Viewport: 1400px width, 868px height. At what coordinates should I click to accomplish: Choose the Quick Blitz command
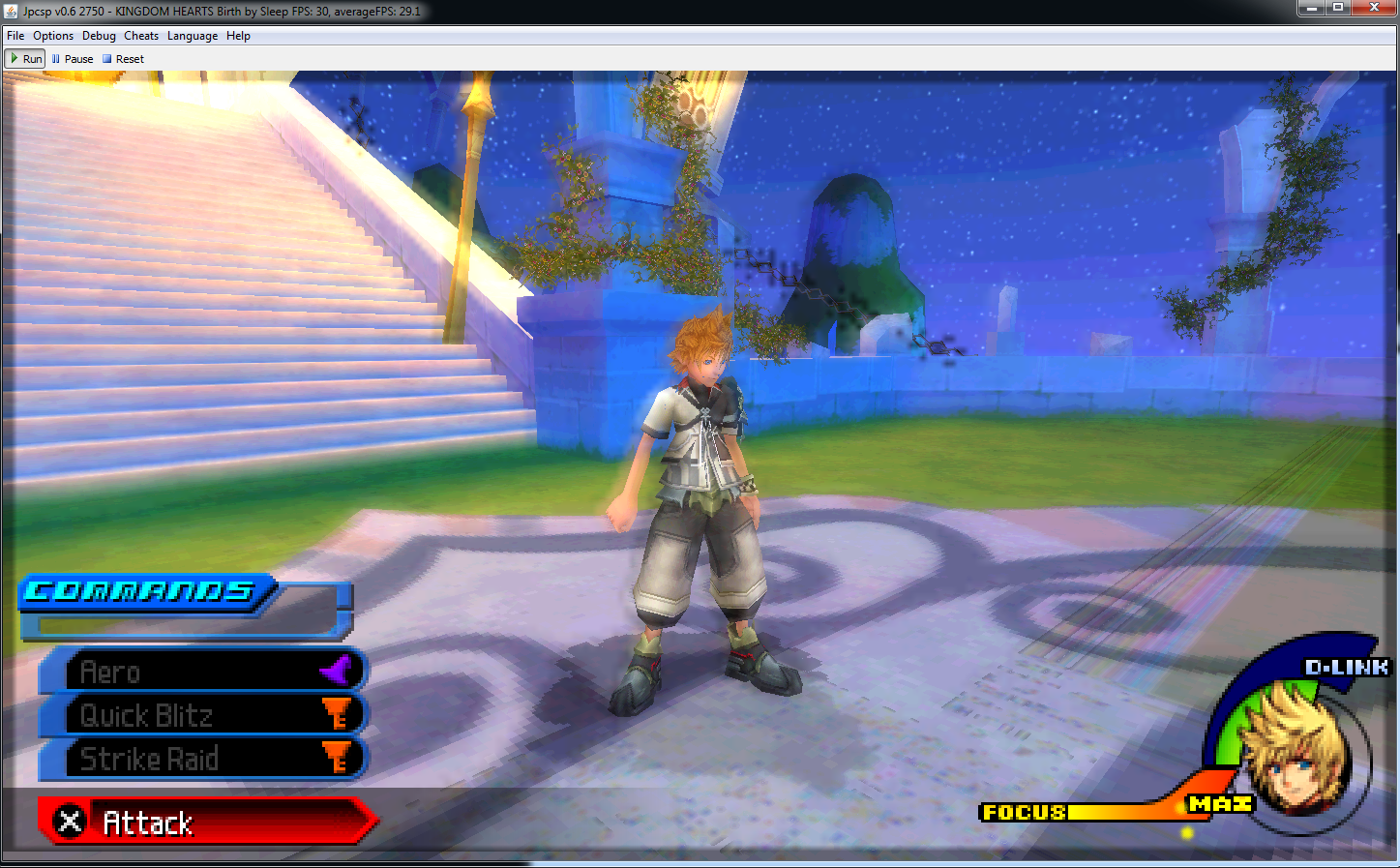coord(203,715)
